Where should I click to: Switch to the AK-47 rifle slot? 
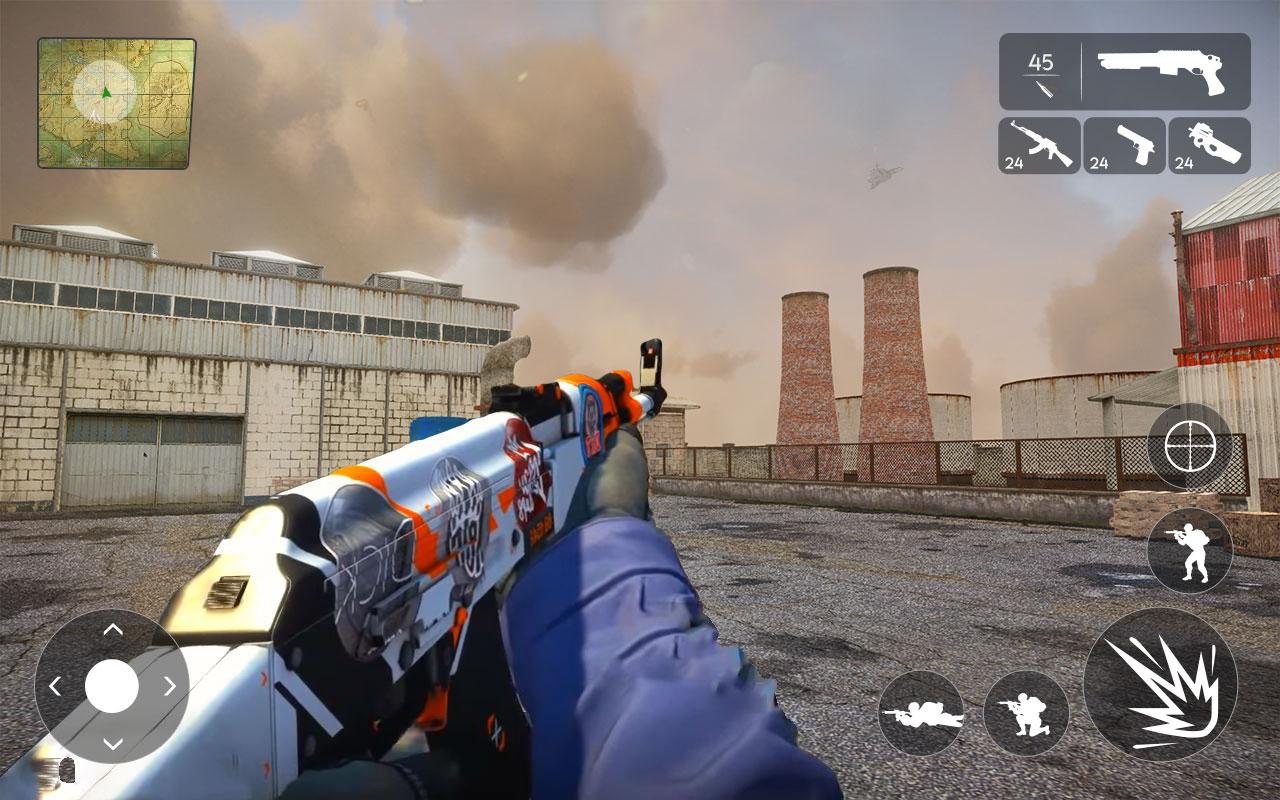pyautogui.click(x=1039, y=146)
